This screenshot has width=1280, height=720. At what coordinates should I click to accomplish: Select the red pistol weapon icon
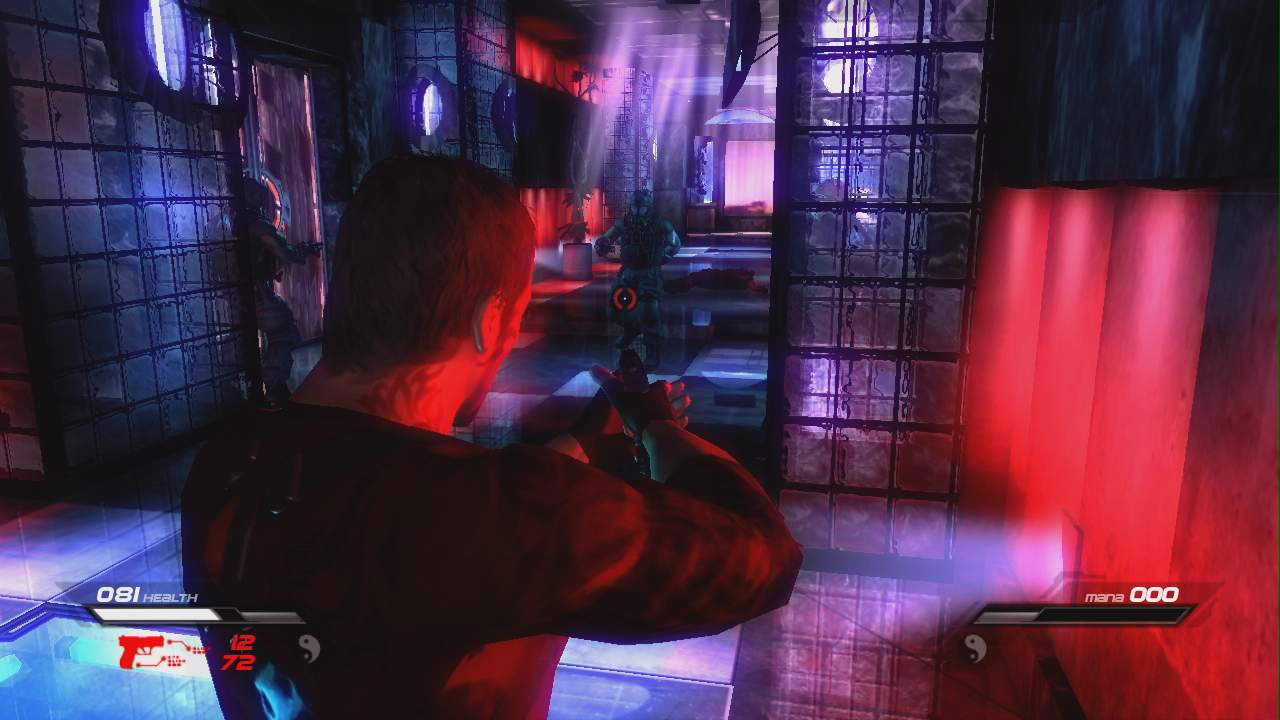143,650
